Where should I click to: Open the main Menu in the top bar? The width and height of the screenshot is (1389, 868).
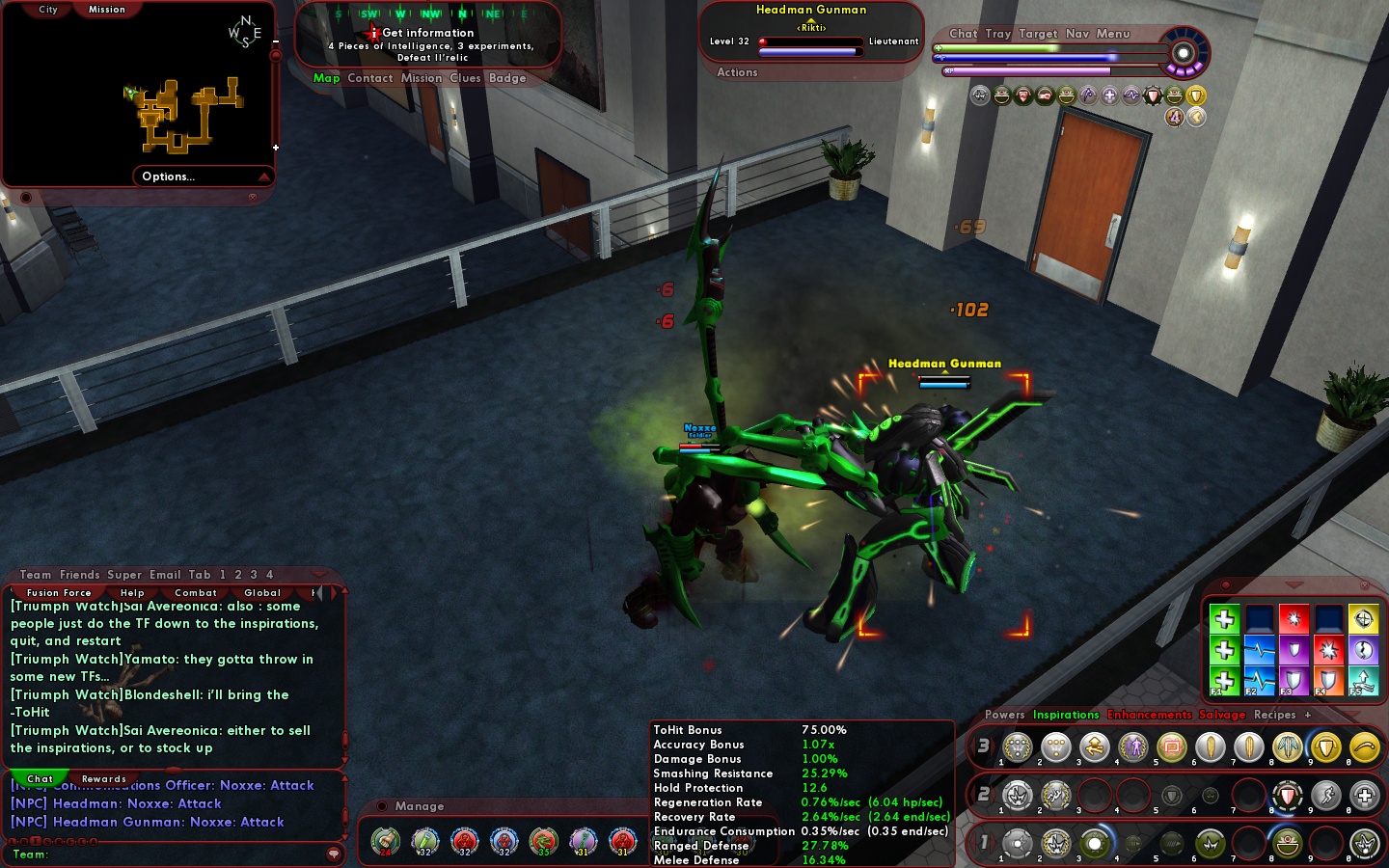coord(1112,34)
